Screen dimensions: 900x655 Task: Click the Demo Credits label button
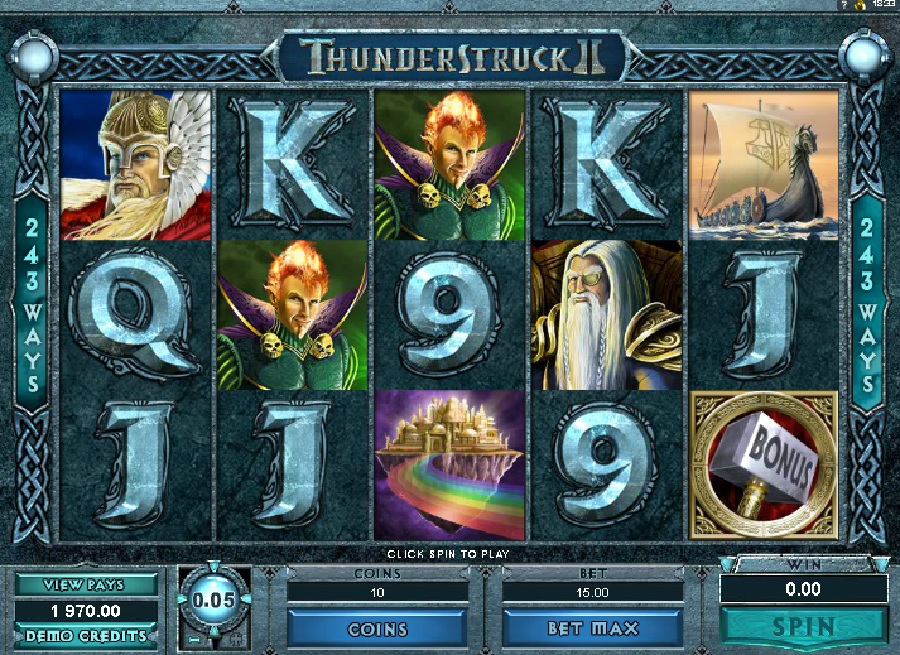pyautogui.click(x=86, y=636)
